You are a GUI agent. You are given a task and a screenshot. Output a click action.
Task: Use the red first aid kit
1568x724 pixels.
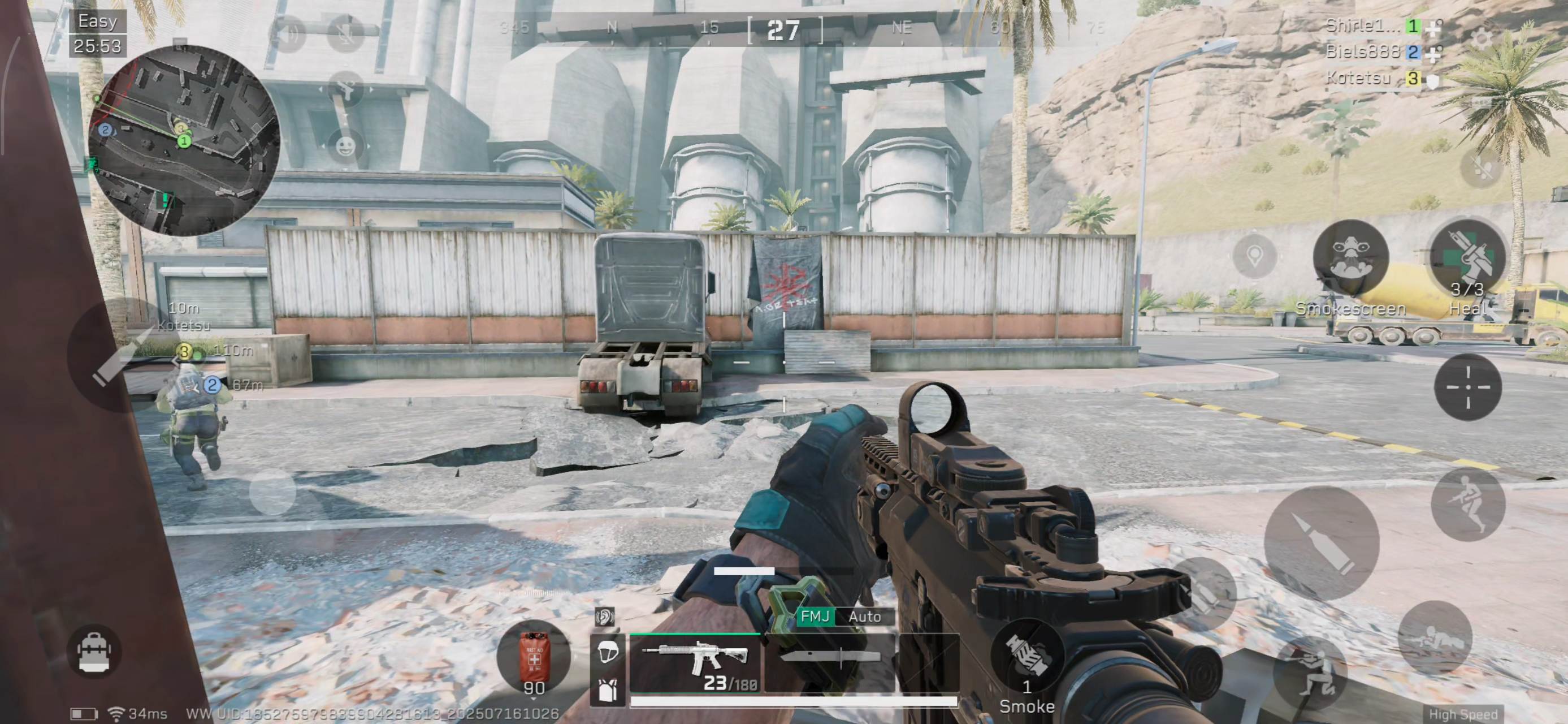[x=534, y=658]
